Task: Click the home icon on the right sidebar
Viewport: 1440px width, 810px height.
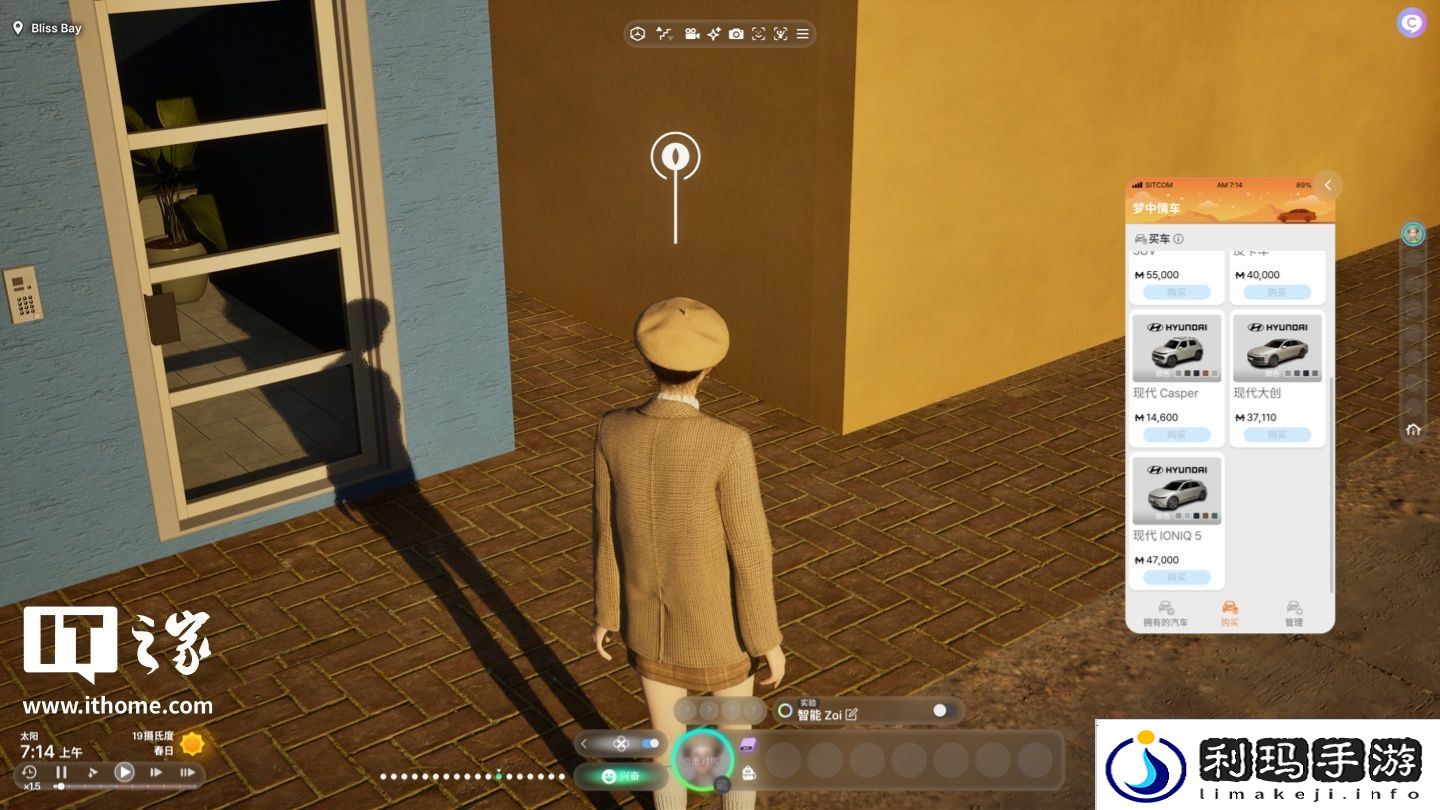Action: [1413, 429]
